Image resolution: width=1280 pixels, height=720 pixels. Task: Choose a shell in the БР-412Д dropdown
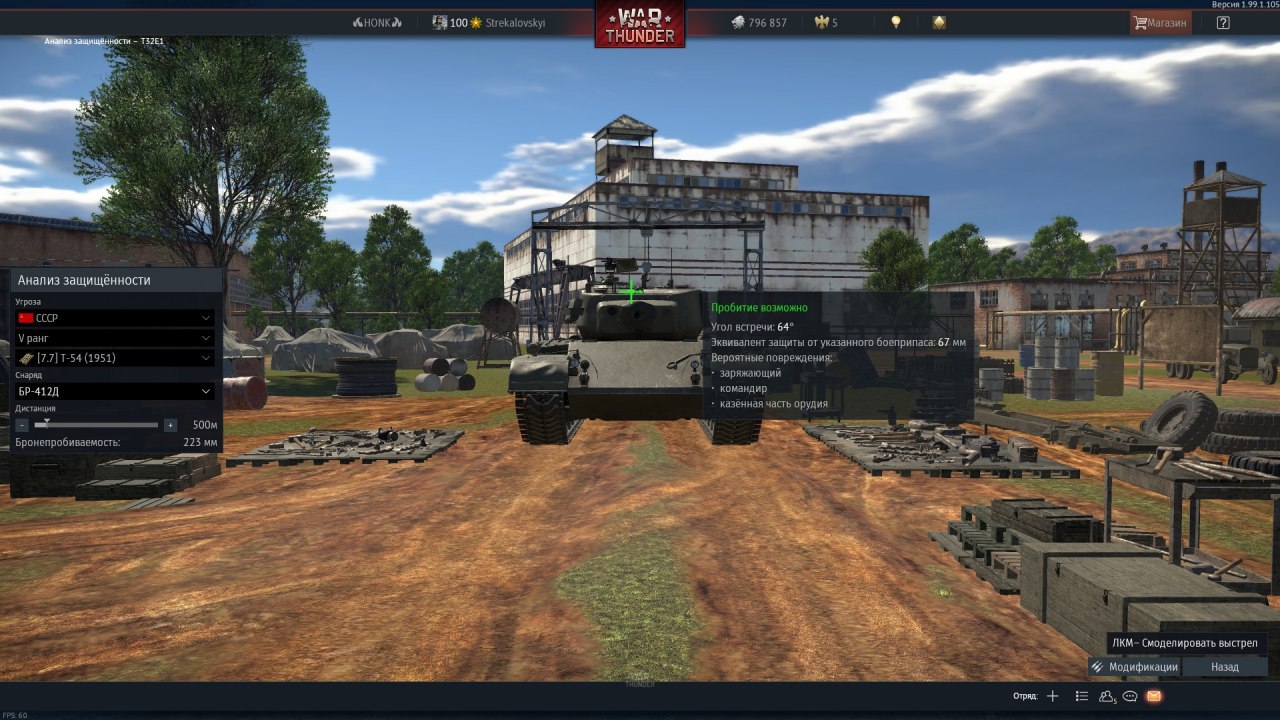115,391
